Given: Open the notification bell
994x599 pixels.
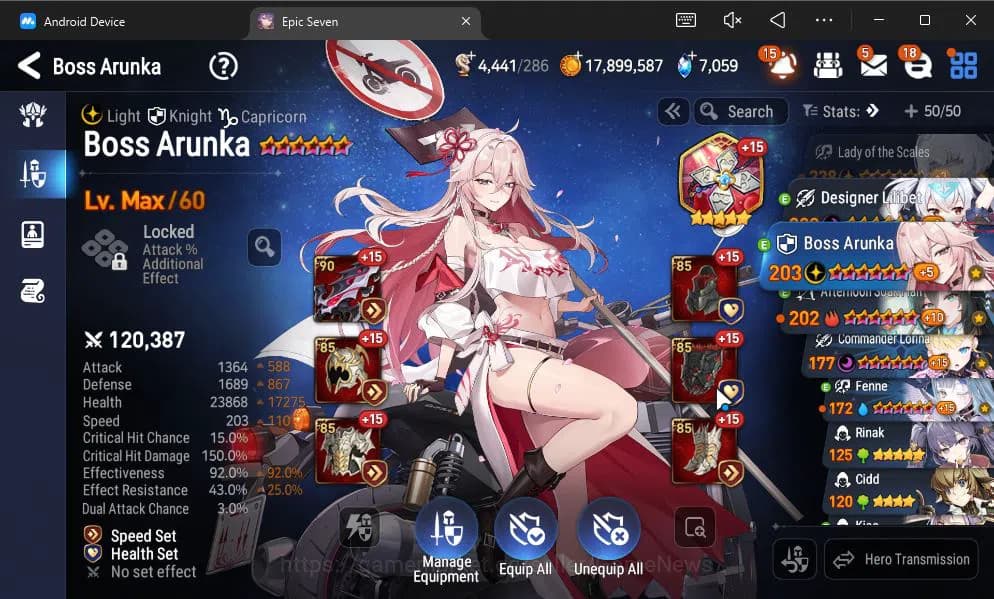Looking at the screenshot, I should [782, 66].
